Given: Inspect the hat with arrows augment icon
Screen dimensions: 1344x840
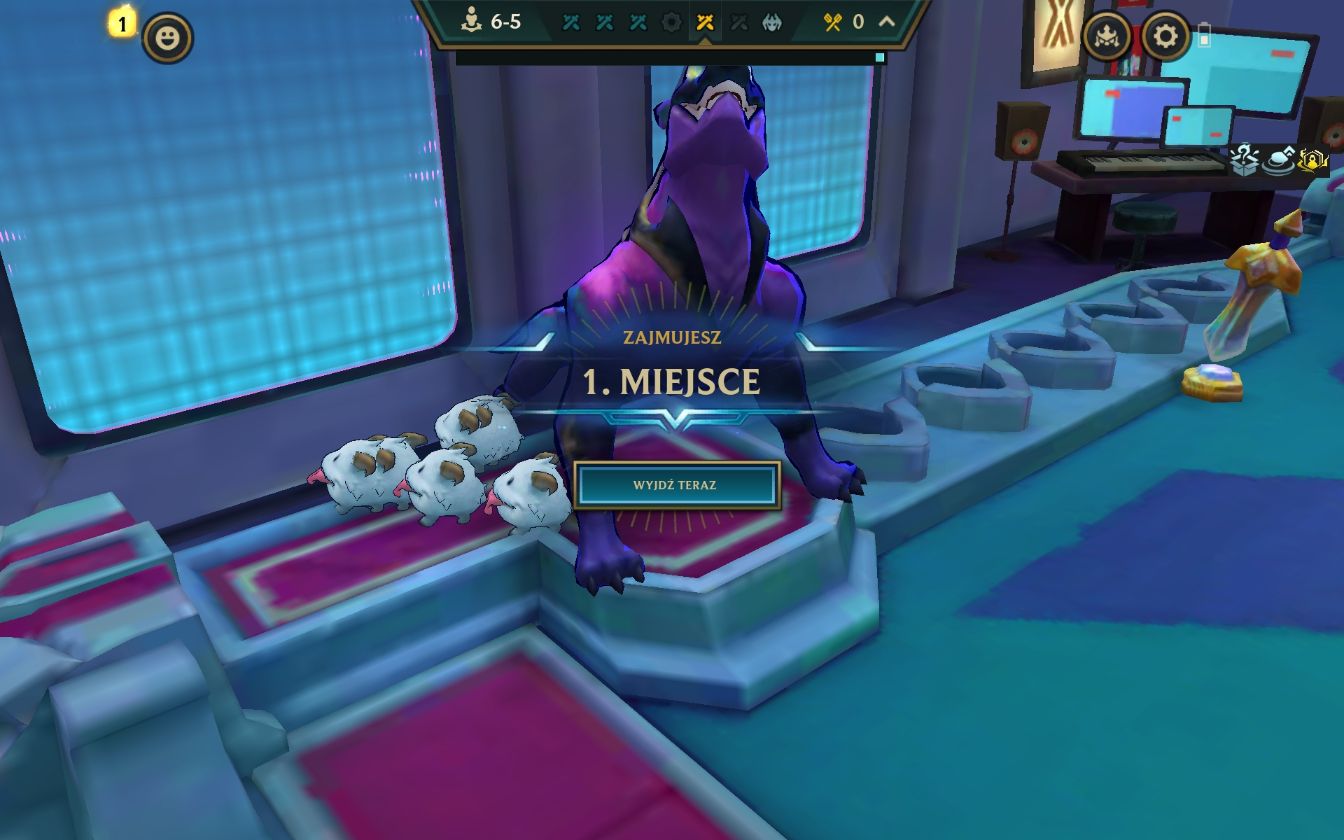Looking at the screenshot, I should pos(1279,160).
